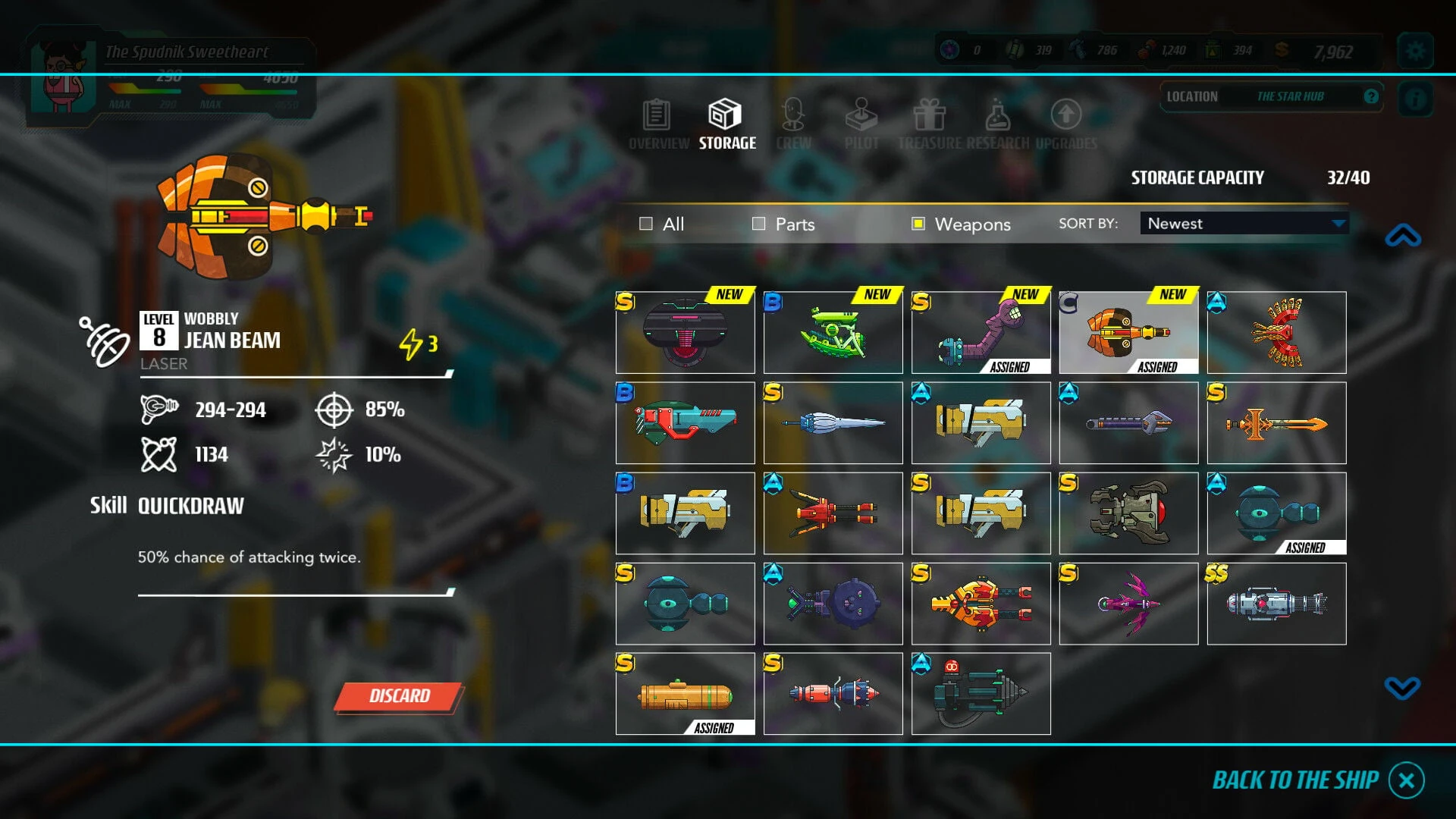Switch to the Overview tab
Screen dimensions: 1456x819
point(657,125)
